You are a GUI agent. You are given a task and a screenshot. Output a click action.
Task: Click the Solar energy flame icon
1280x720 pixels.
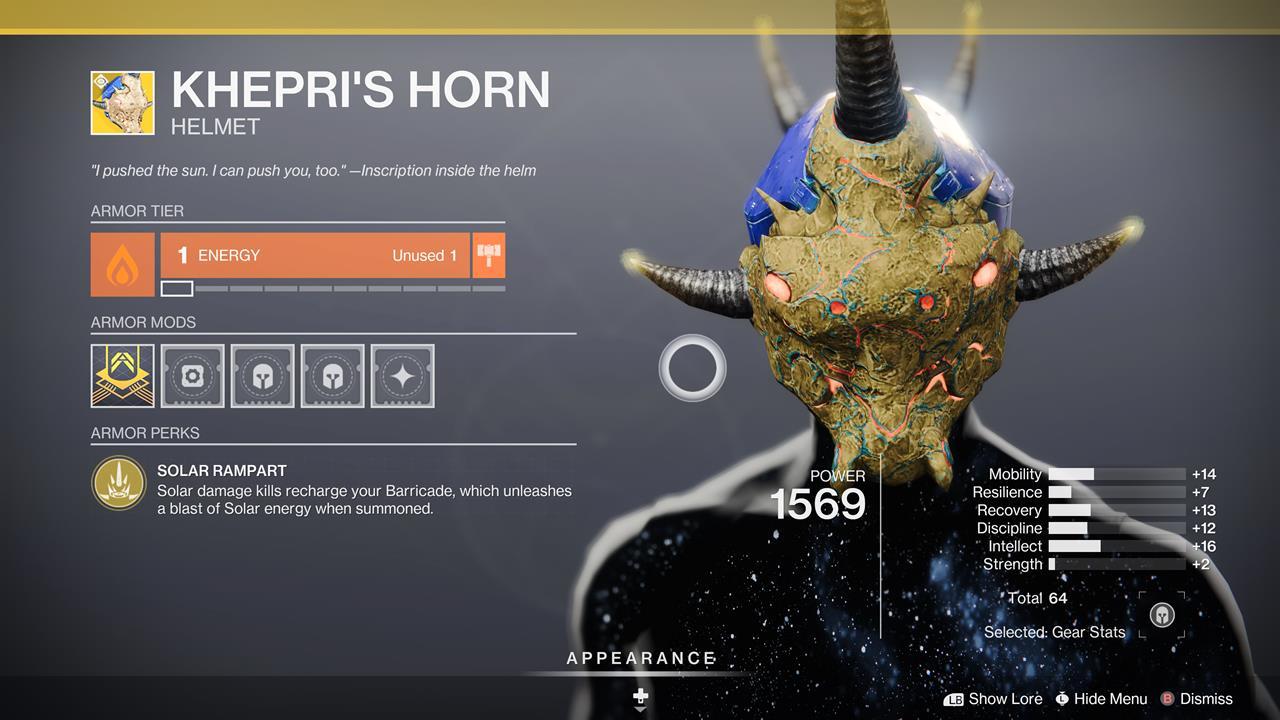pos(123,264)
